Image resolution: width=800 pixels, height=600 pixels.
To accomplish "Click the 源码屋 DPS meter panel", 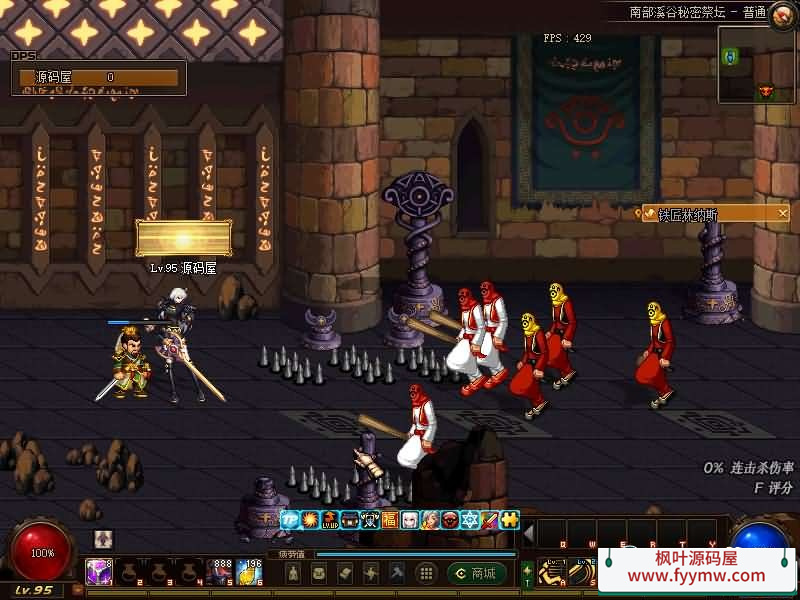I will pos(99,77).
